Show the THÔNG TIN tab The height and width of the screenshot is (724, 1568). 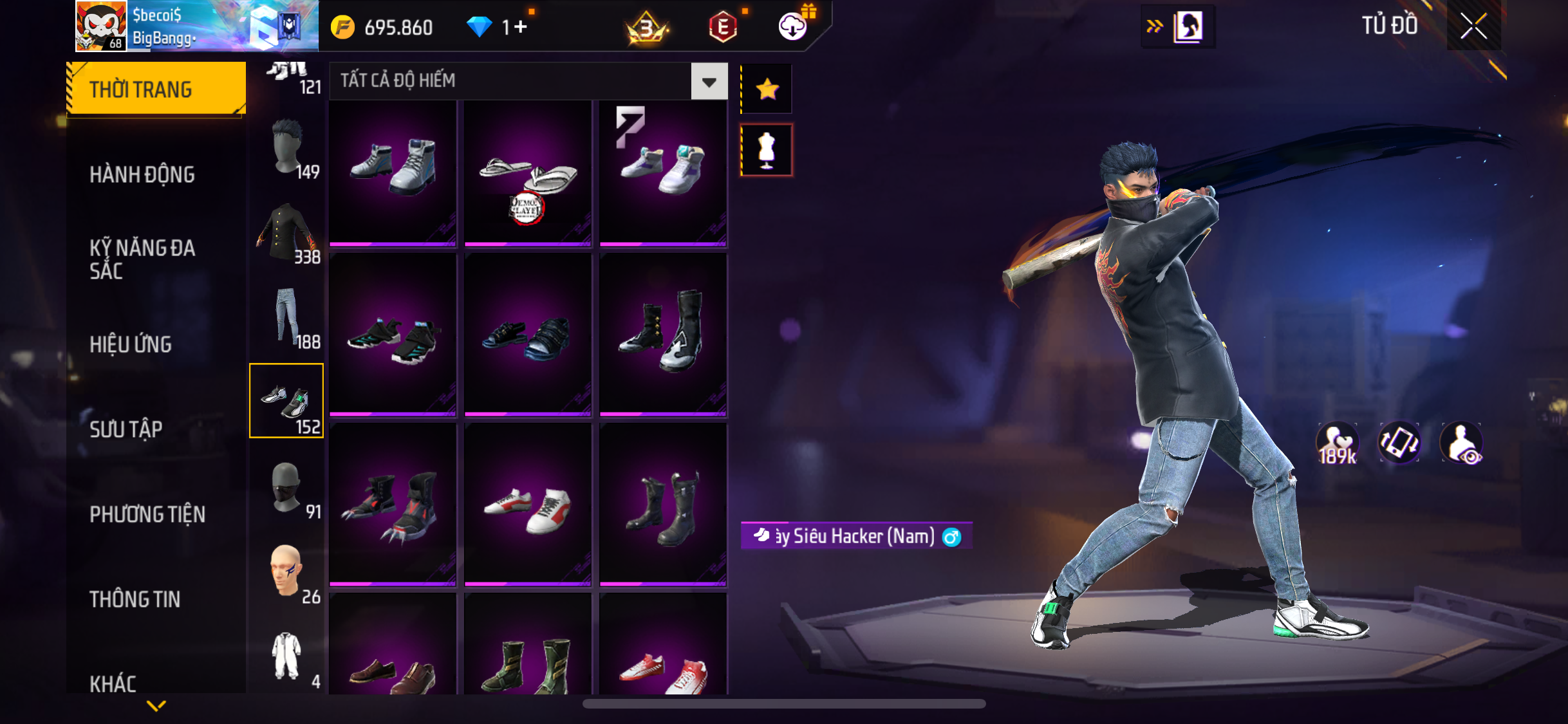click(135, 599)
